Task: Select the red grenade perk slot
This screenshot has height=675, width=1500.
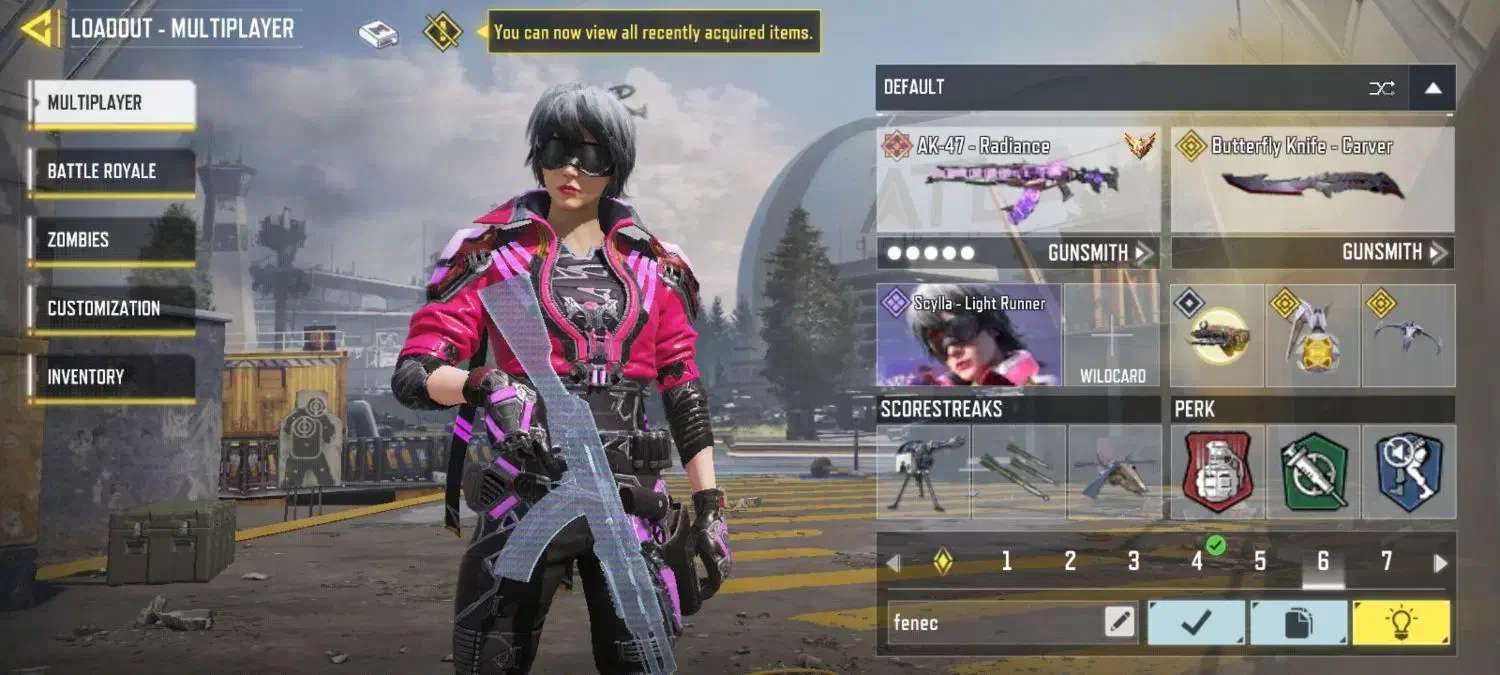Action: 1217,472
